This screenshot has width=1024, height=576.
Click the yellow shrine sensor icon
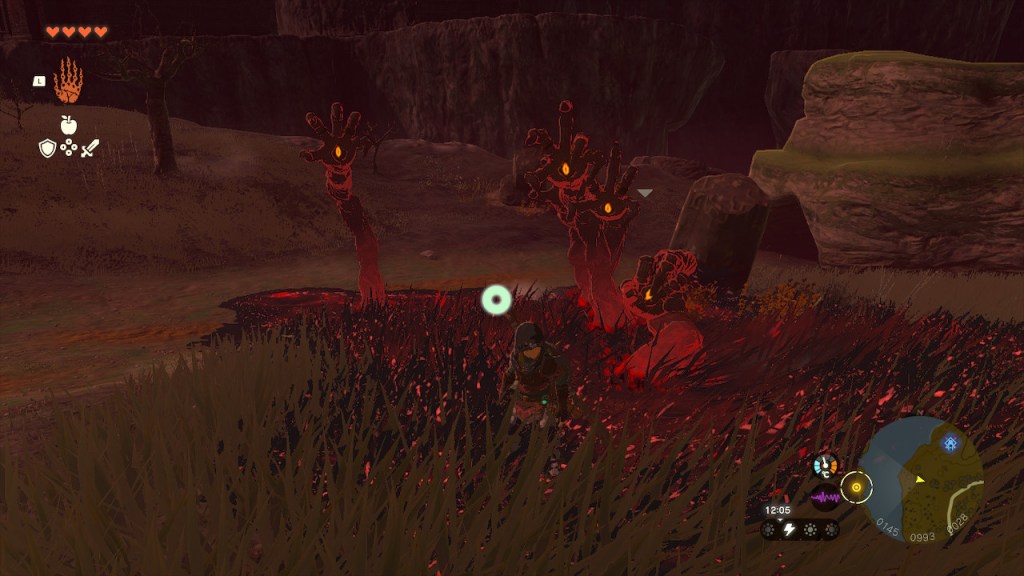point(856,488)
